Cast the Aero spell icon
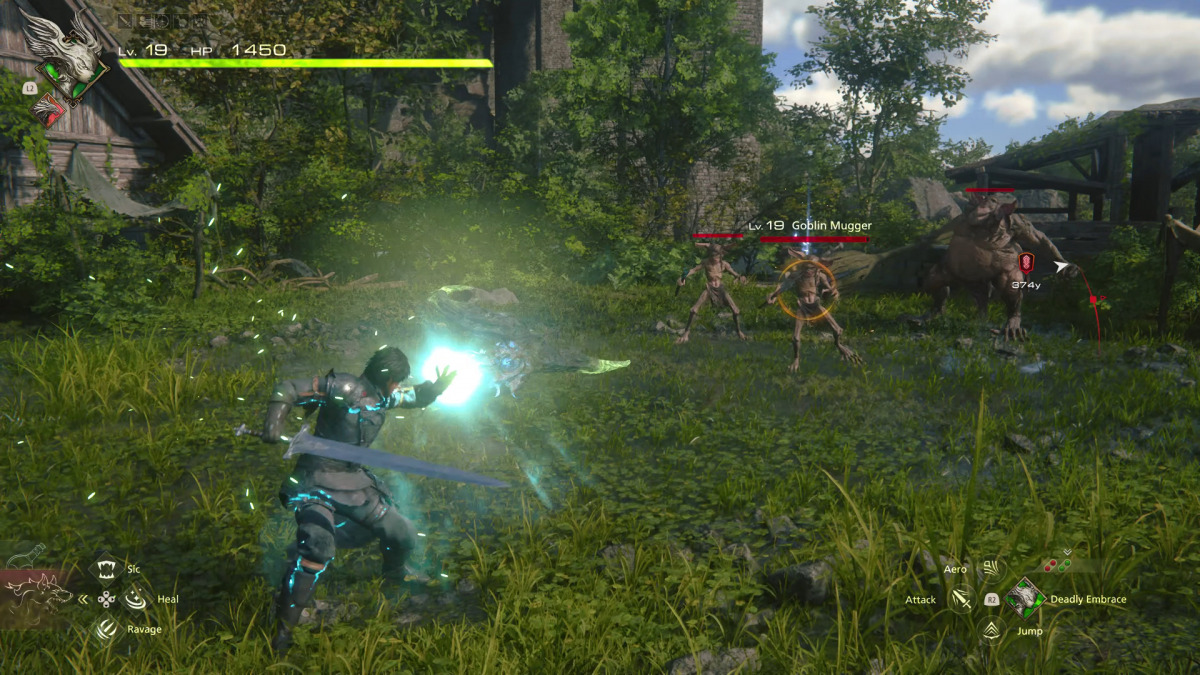This screenshot has height=675, width=1200. [x=990, y=568]
